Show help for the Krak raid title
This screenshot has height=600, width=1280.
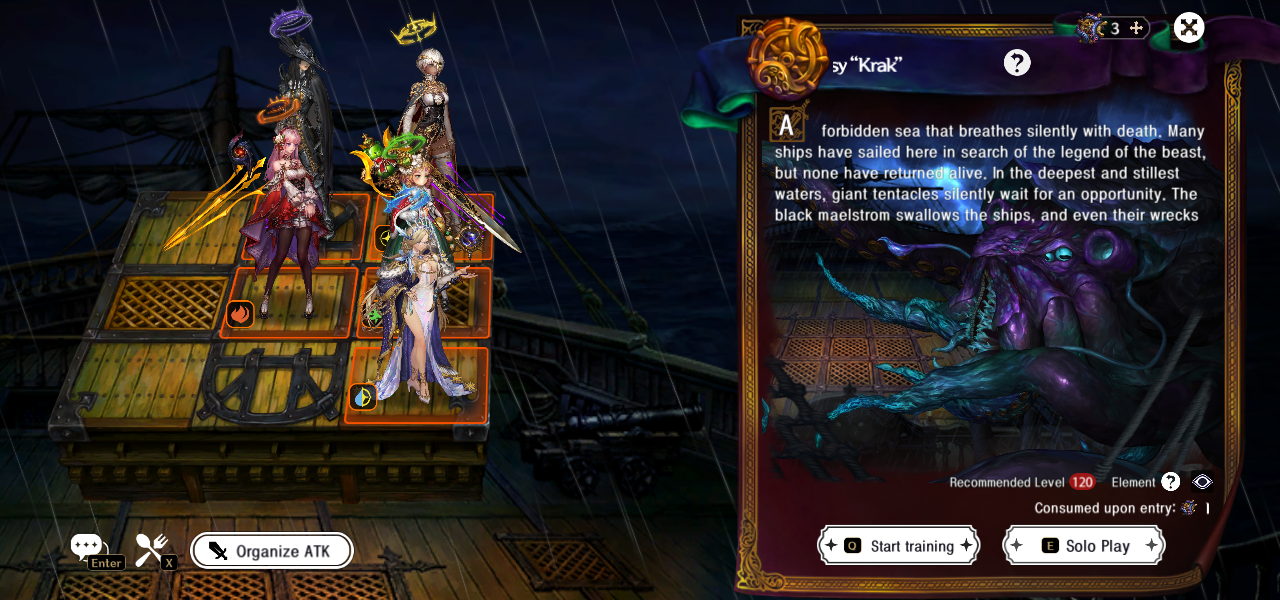(1017, 63)
